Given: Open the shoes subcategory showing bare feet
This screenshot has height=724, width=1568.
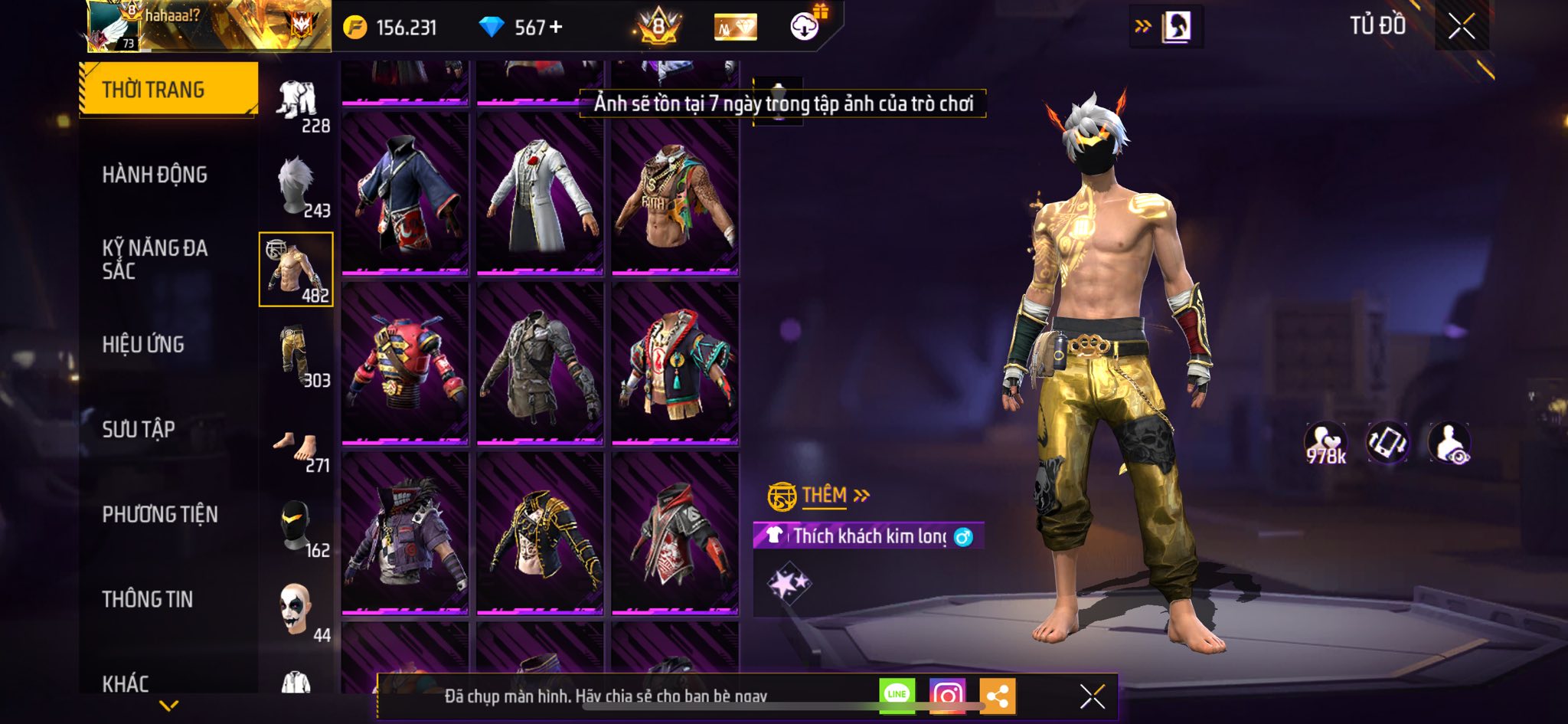Looking at the screenshot, I should click(297, 447).
